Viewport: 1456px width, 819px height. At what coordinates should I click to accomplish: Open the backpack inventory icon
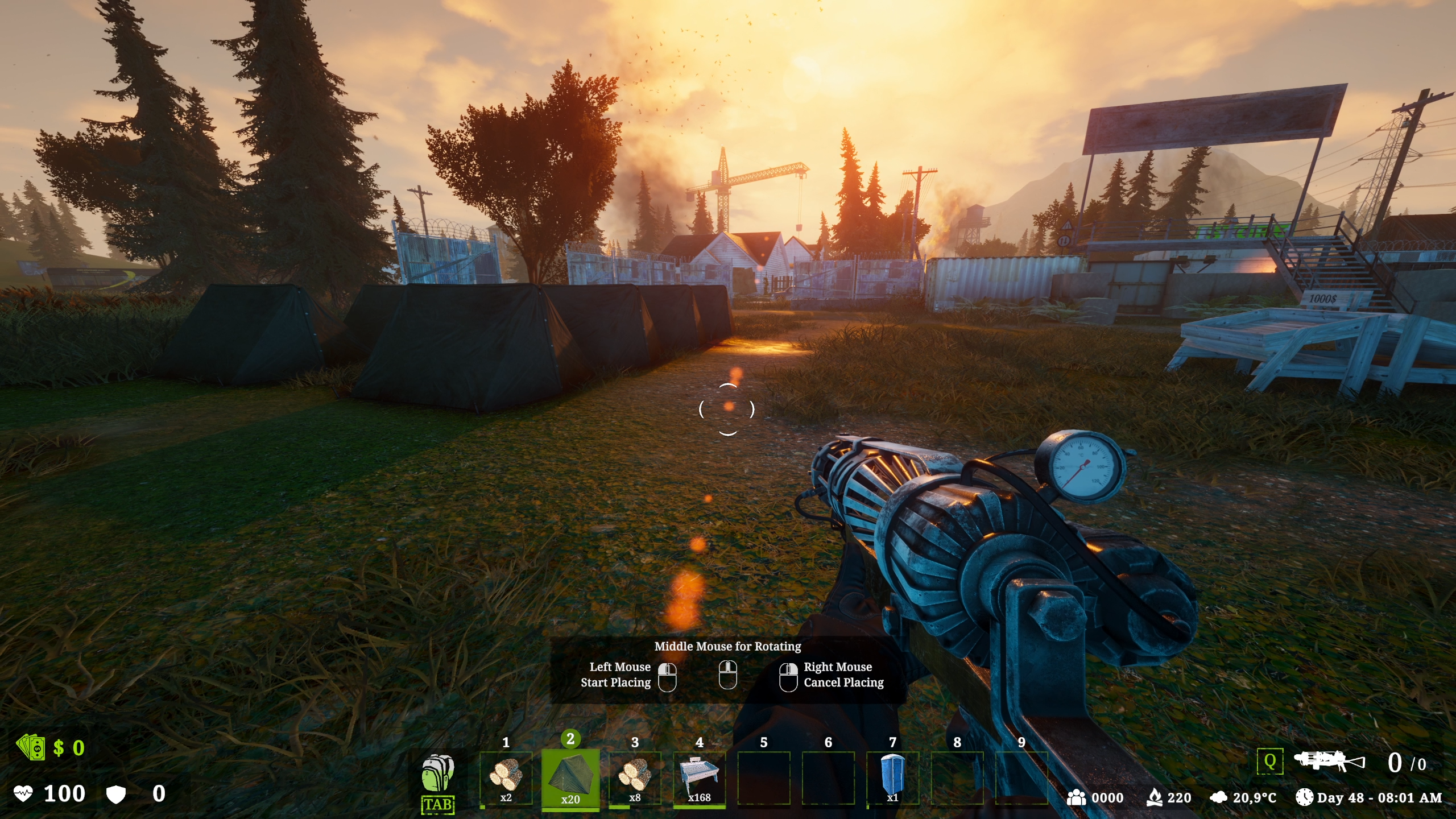coord(438,775)
